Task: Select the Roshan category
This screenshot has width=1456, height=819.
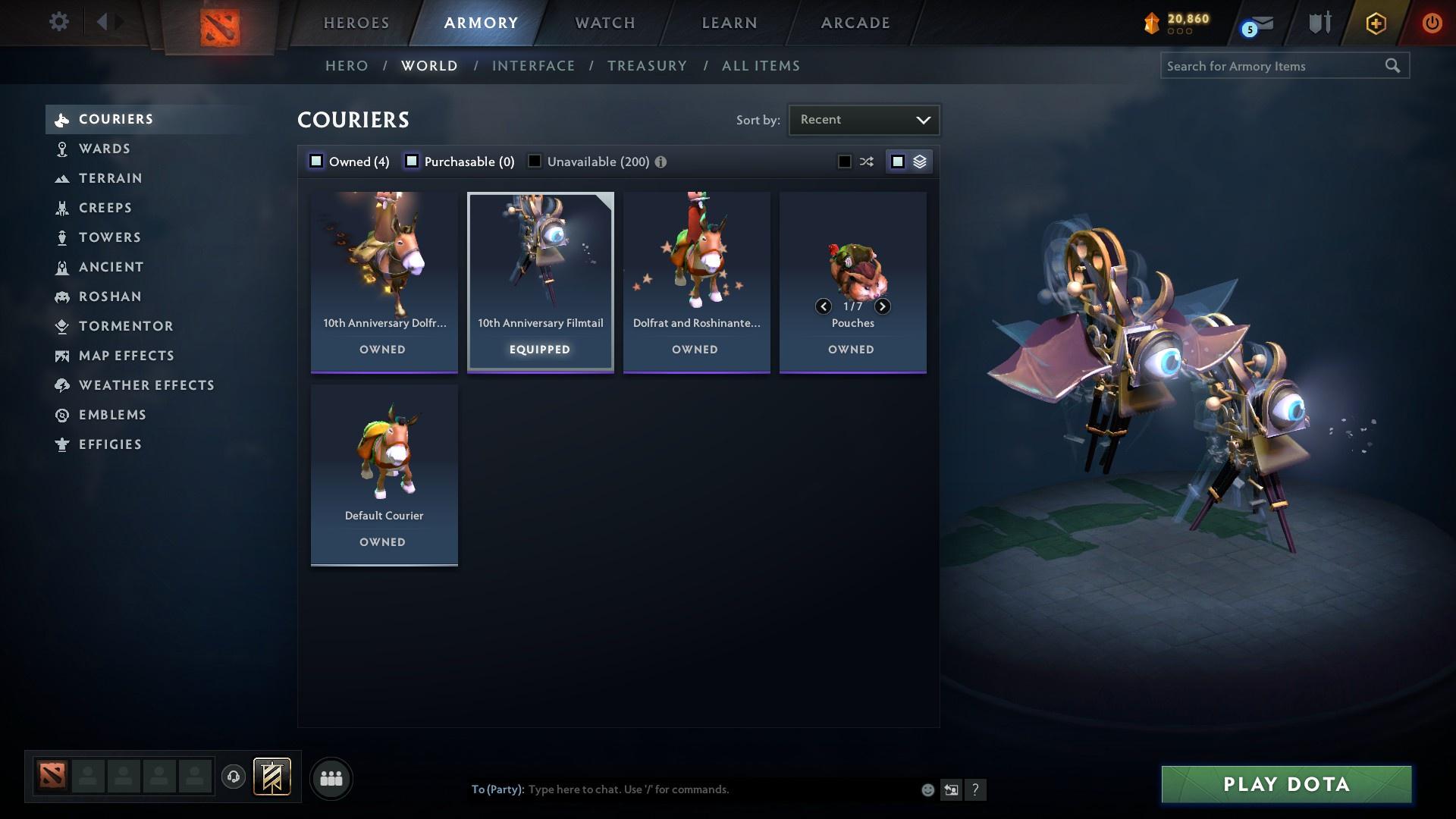Action: click(110, 297)
